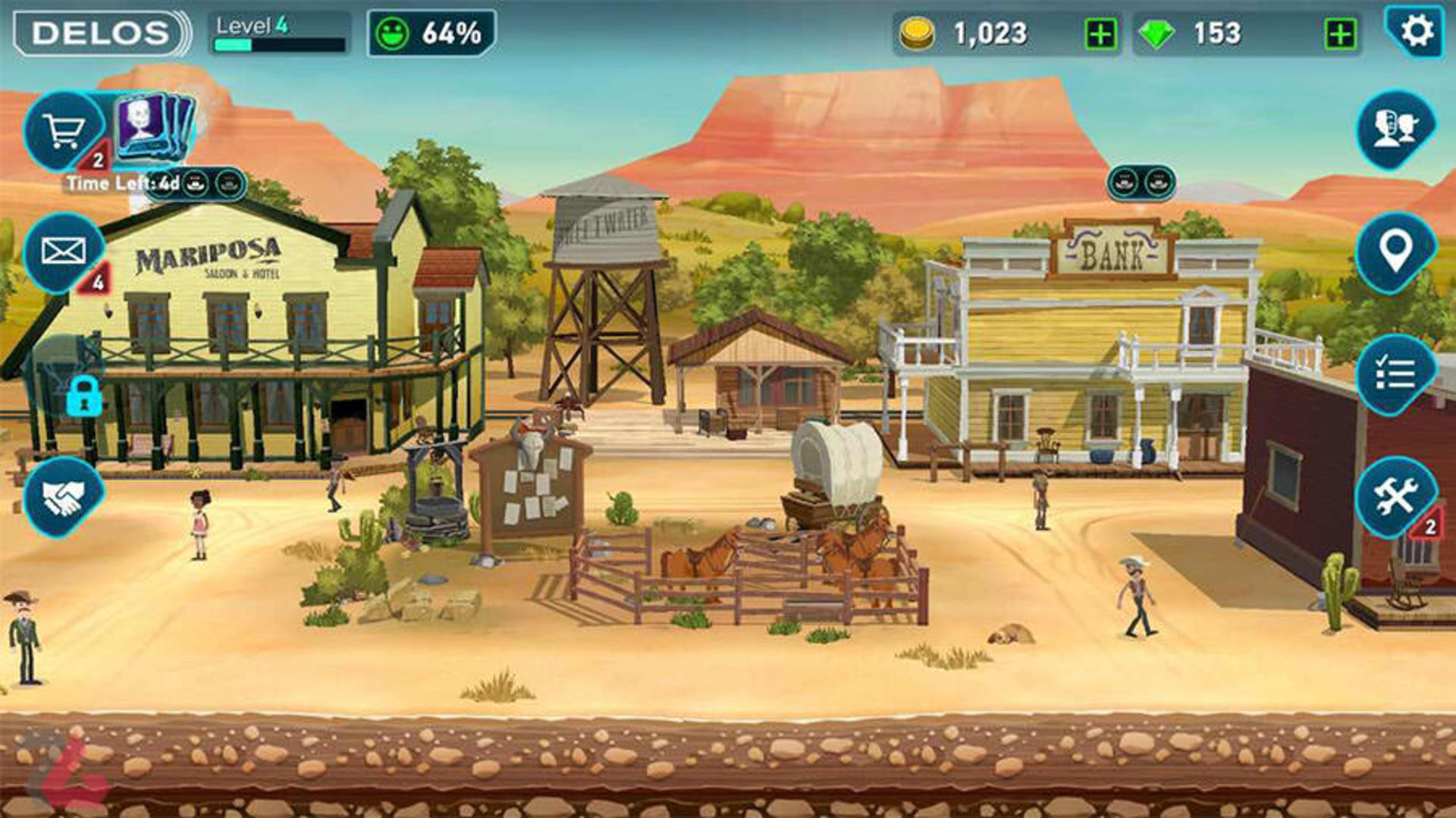Select the host icons above the Bank
The image size is (1456, 818).
pos(1141,182)
